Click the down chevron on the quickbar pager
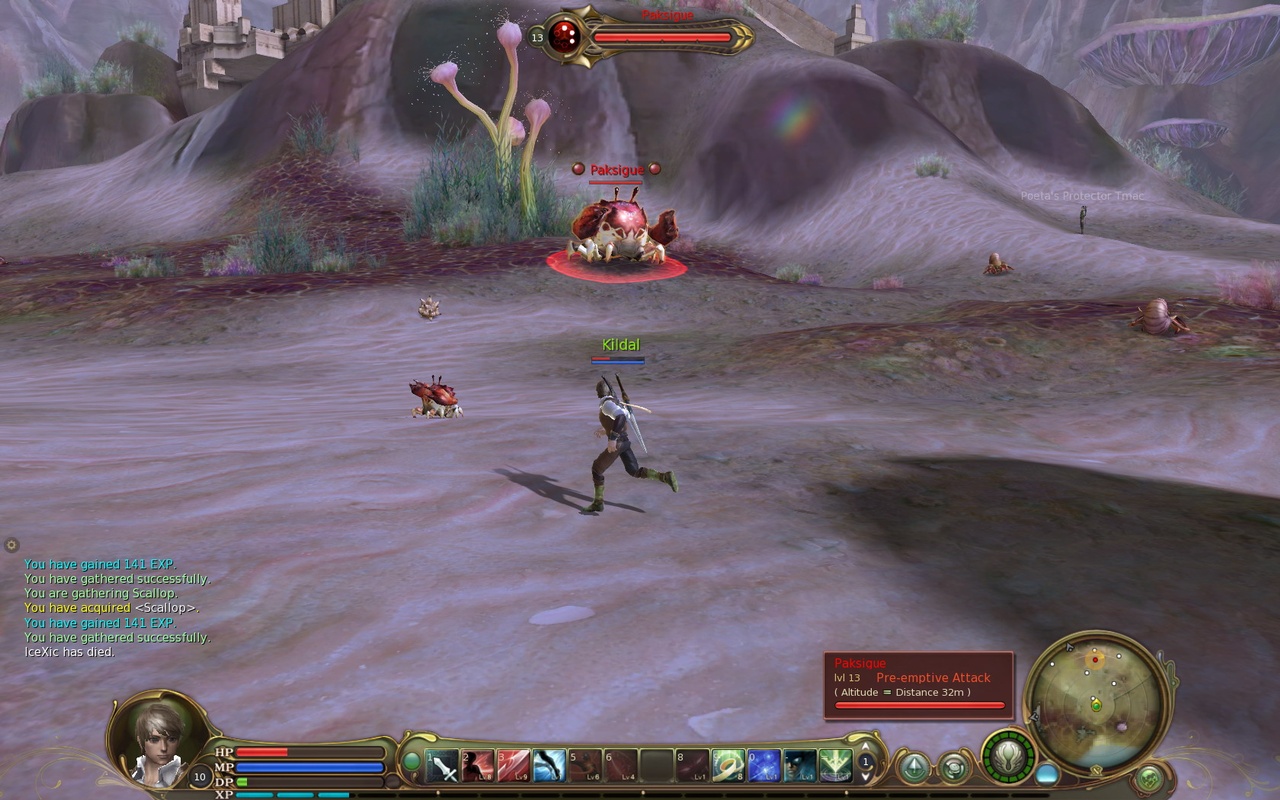 coord(865,777)
